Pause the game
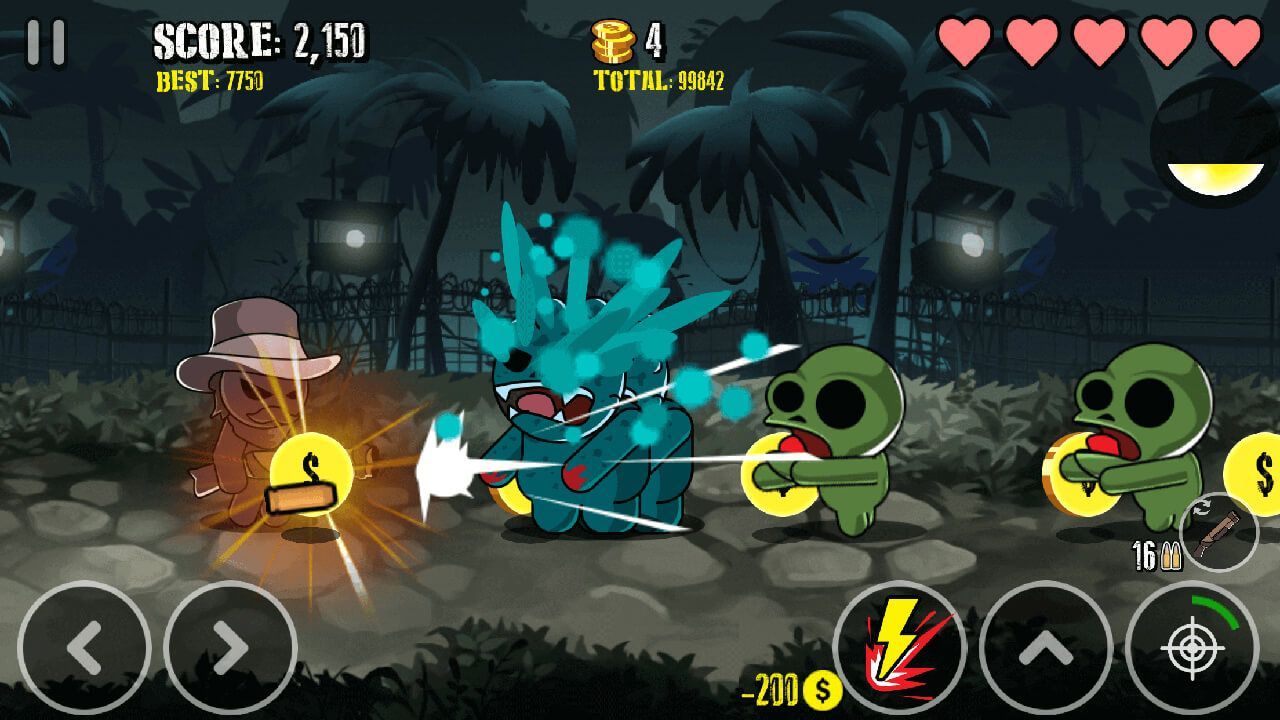The height and width of the screenshot is (720, 1280). point(46,42)
